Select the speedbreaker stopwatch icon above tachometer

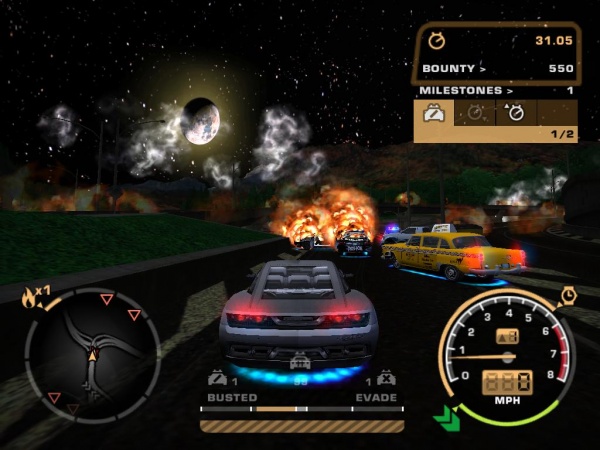click(x=568, y=295)
